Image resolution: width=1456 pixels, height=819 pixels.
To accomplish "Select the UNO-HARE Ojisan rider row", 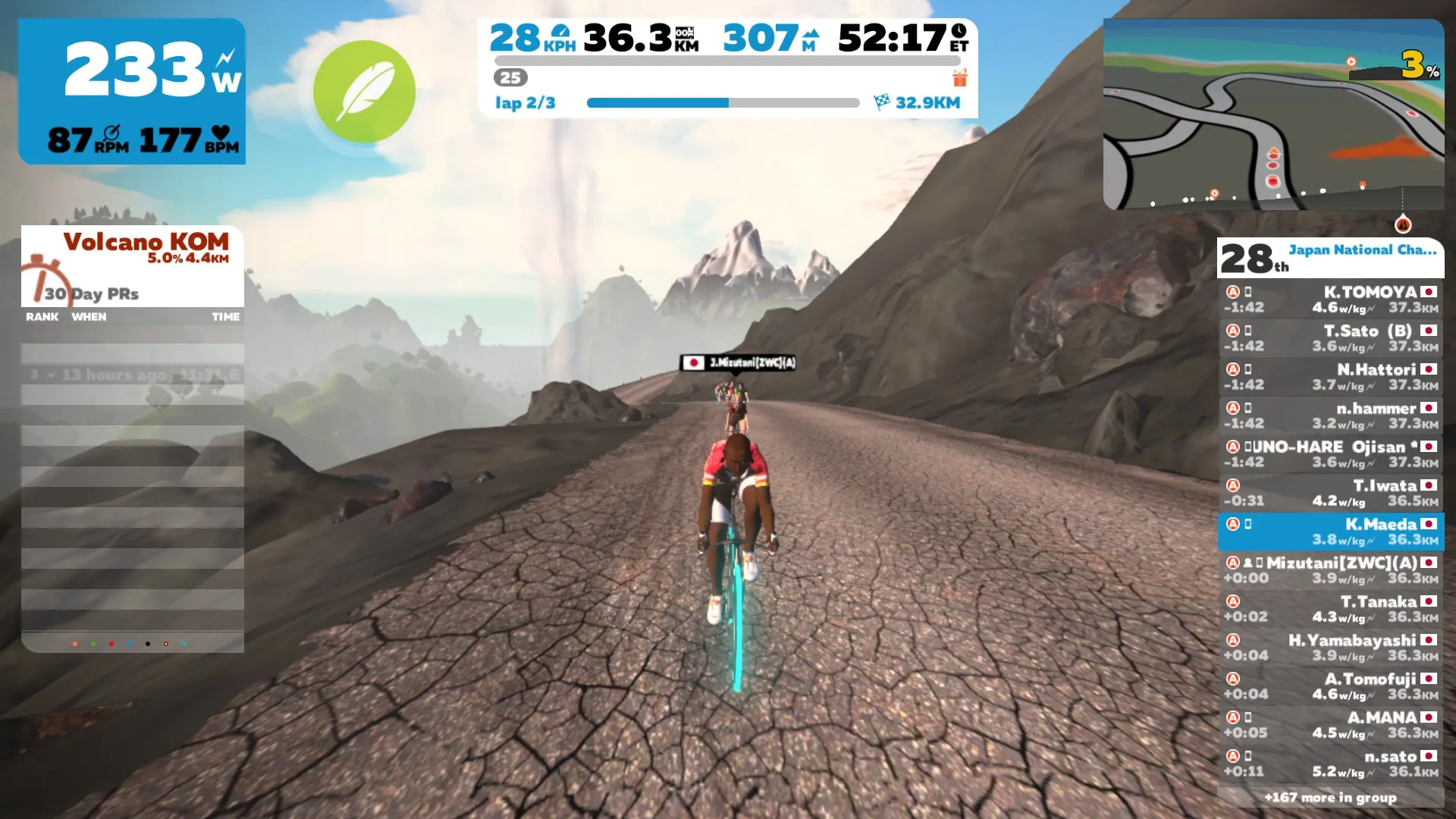I will tap(1331, 454).
